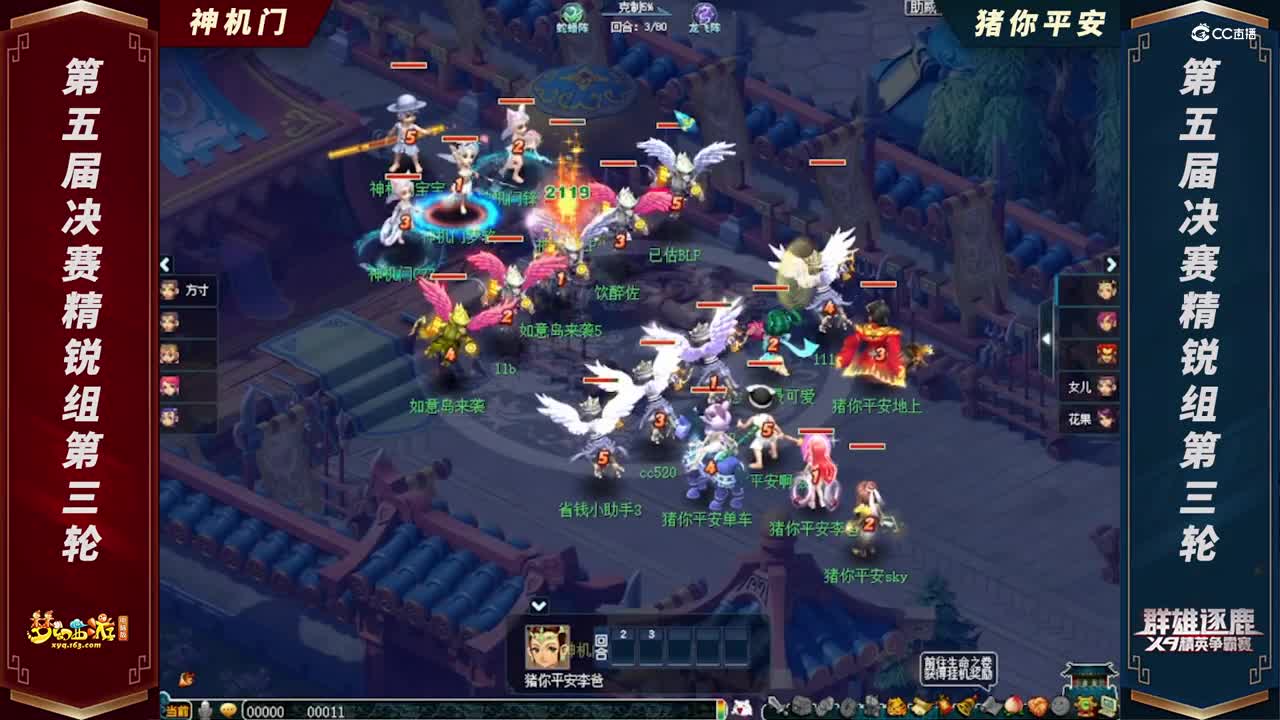The image size is (1280, 720).
Task: Select the 当前 chat channel tab
Action: [x=179, y=707]
